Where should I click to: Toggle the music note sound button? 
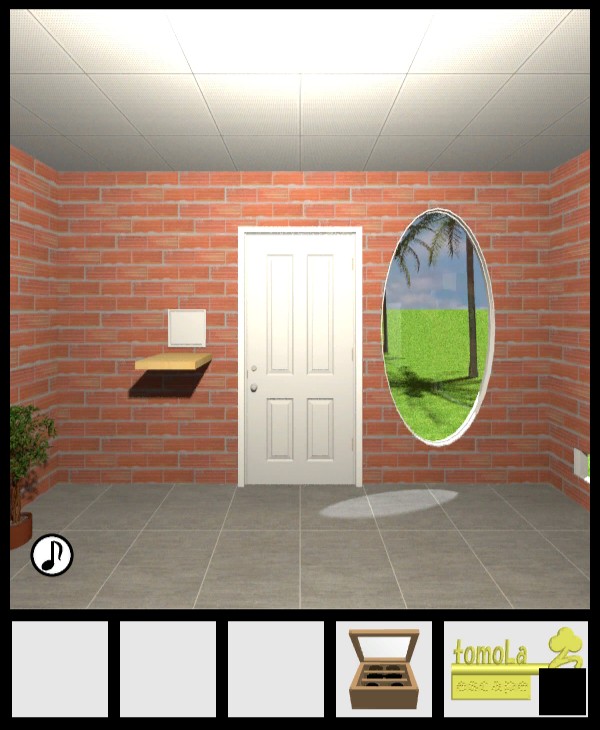(52, 555)
